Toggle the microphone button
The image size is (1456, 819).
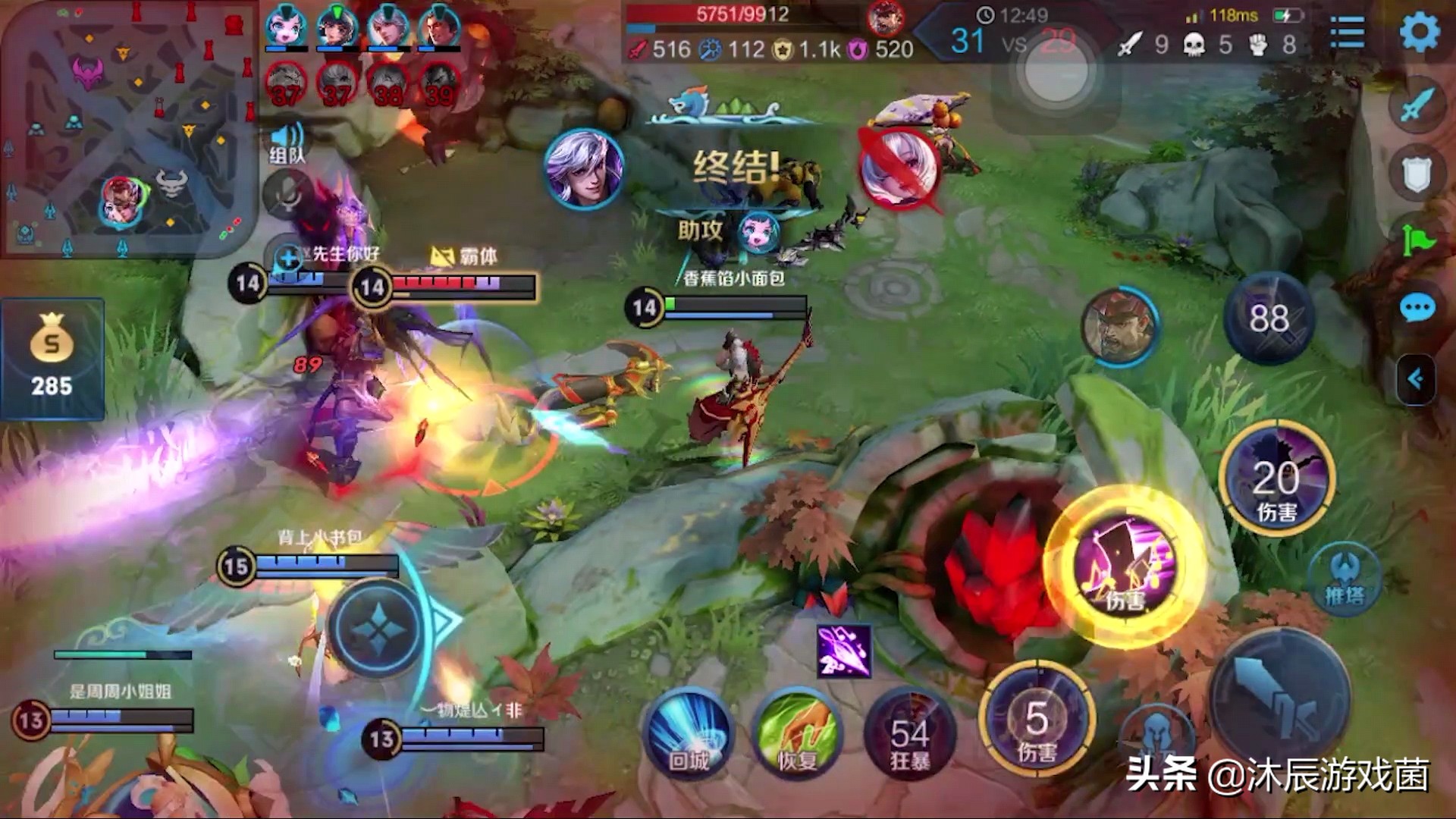click(287, 195)
